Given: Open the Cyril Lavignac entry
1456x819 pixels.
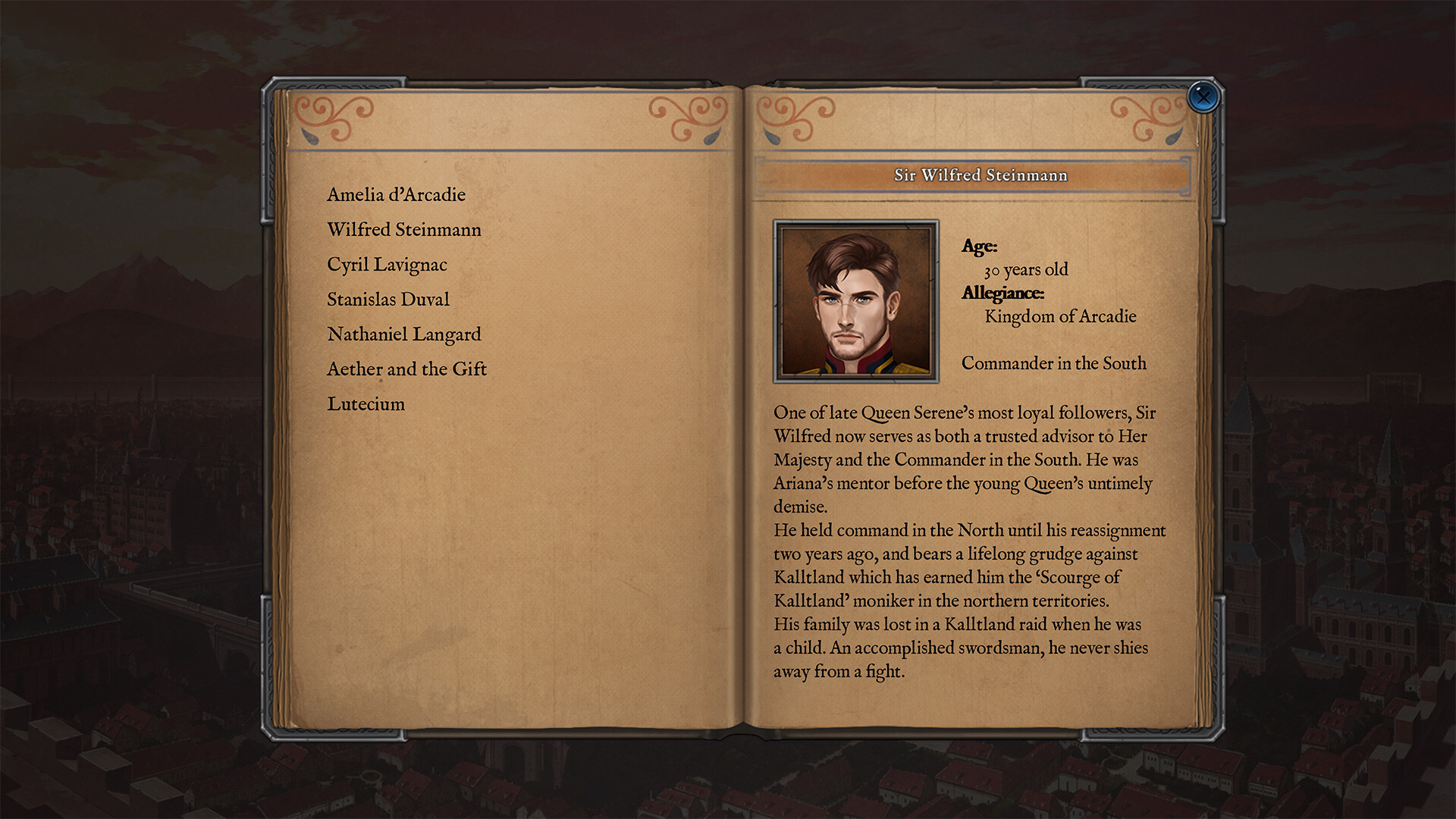Looking at the screenshot, I should coord(387,265).
